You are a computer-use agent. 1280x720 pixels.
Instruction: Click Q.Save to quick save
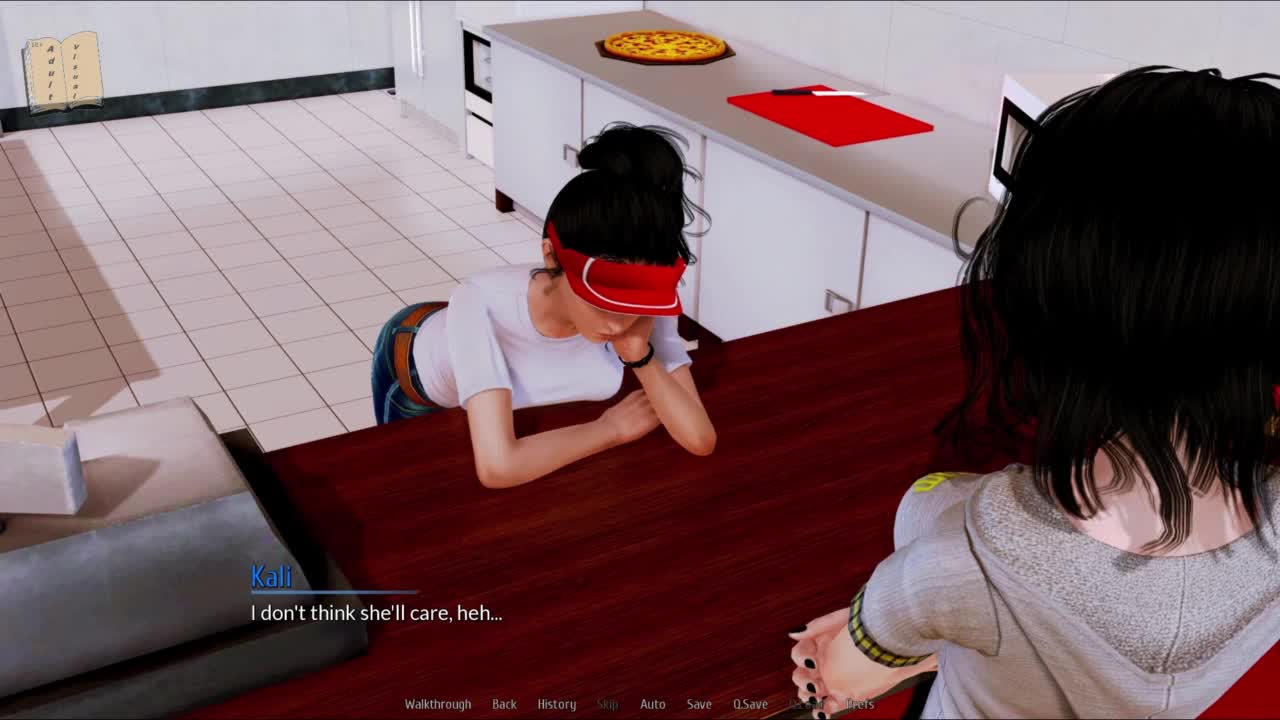750,704
